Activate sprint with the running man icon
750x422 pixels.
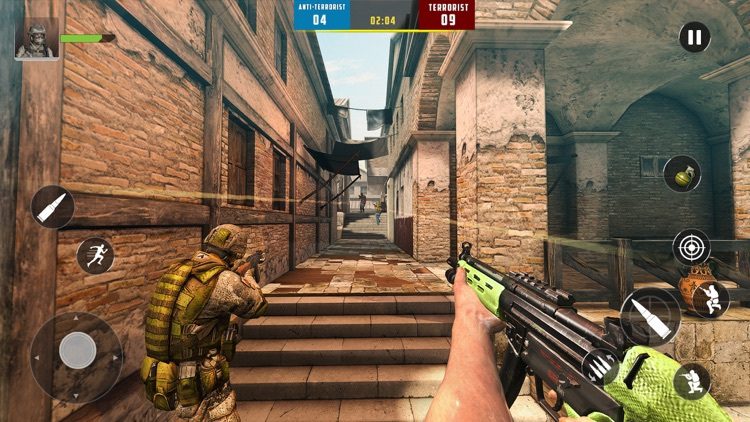click(95, 255)
